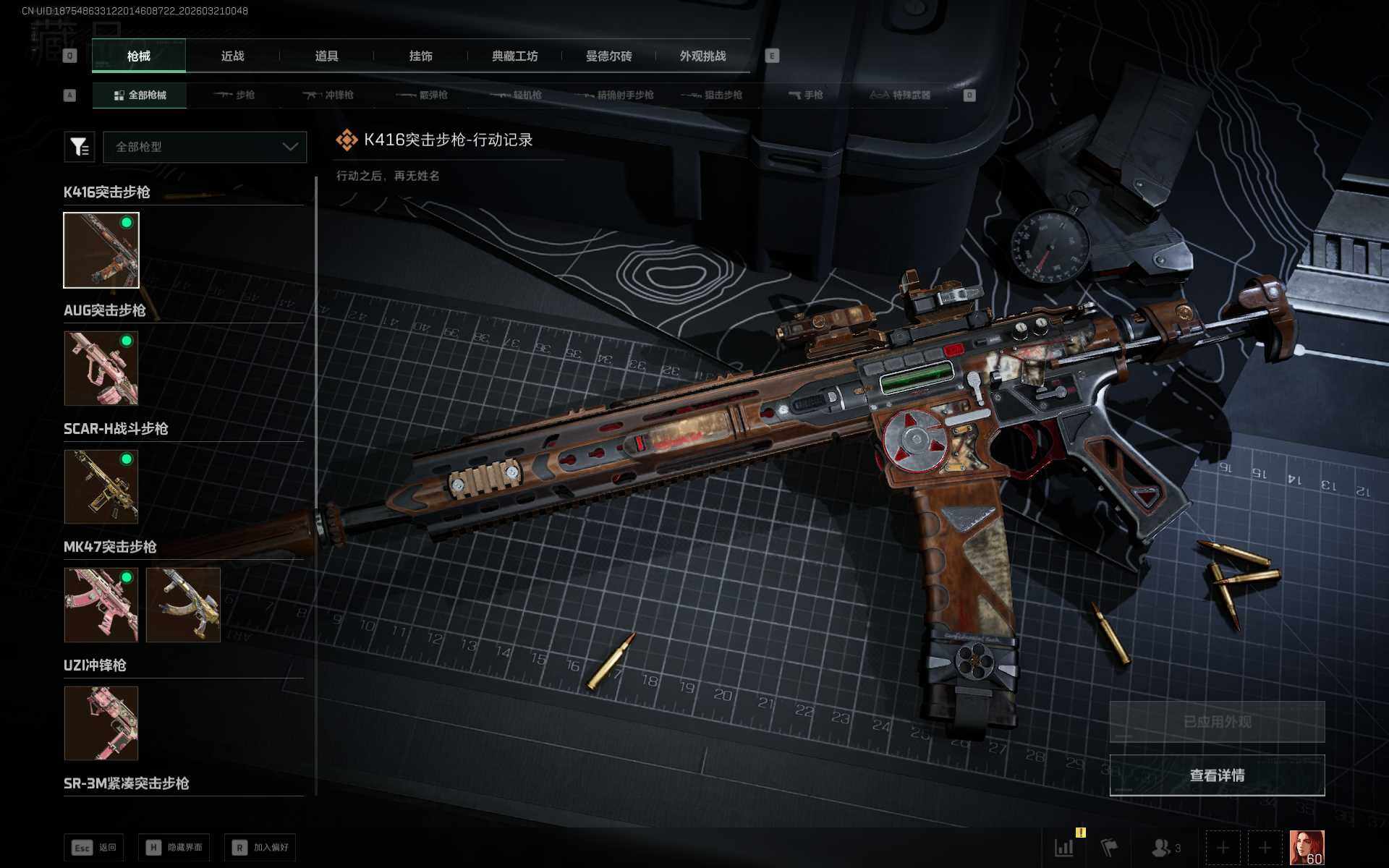Image resolution: width=1389 pixels, height=868 pixels.
Task: Pick the UZI冲锋枪 pink skin thumbnail
Action: coord(101,723)
